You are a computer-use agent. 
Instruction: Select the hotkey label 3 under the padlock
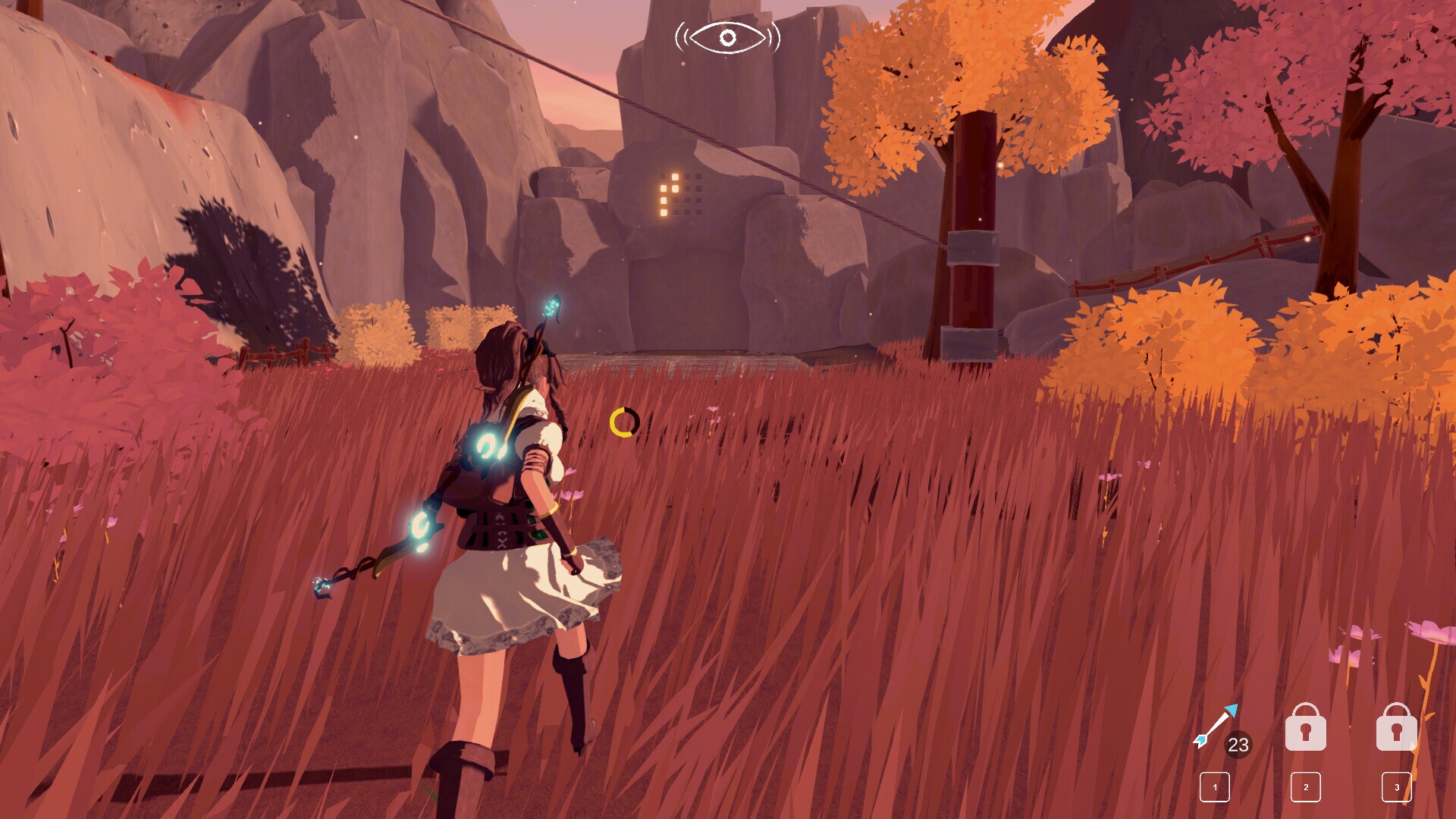coord(1397,789)
